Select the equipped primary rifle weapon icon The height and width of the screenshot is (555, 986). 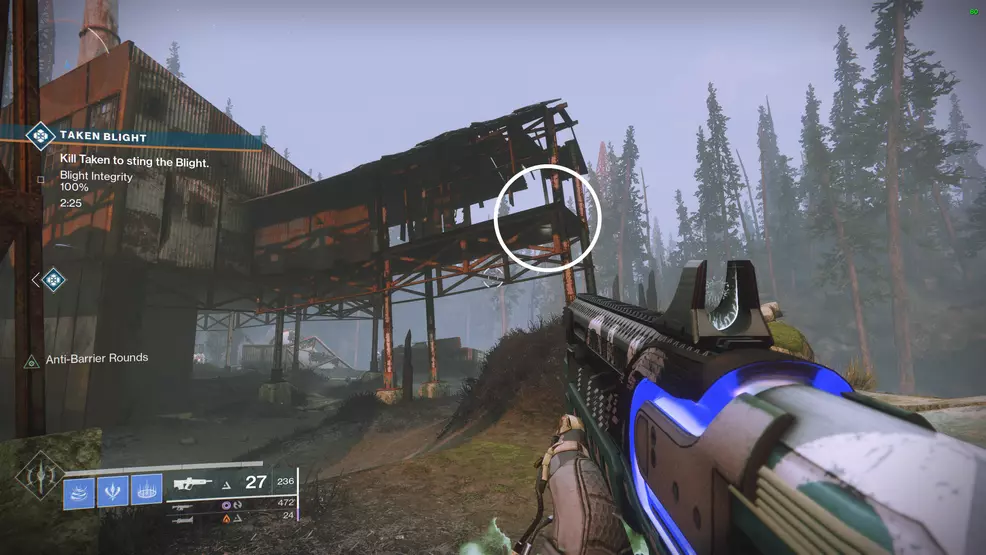[193, 483]
